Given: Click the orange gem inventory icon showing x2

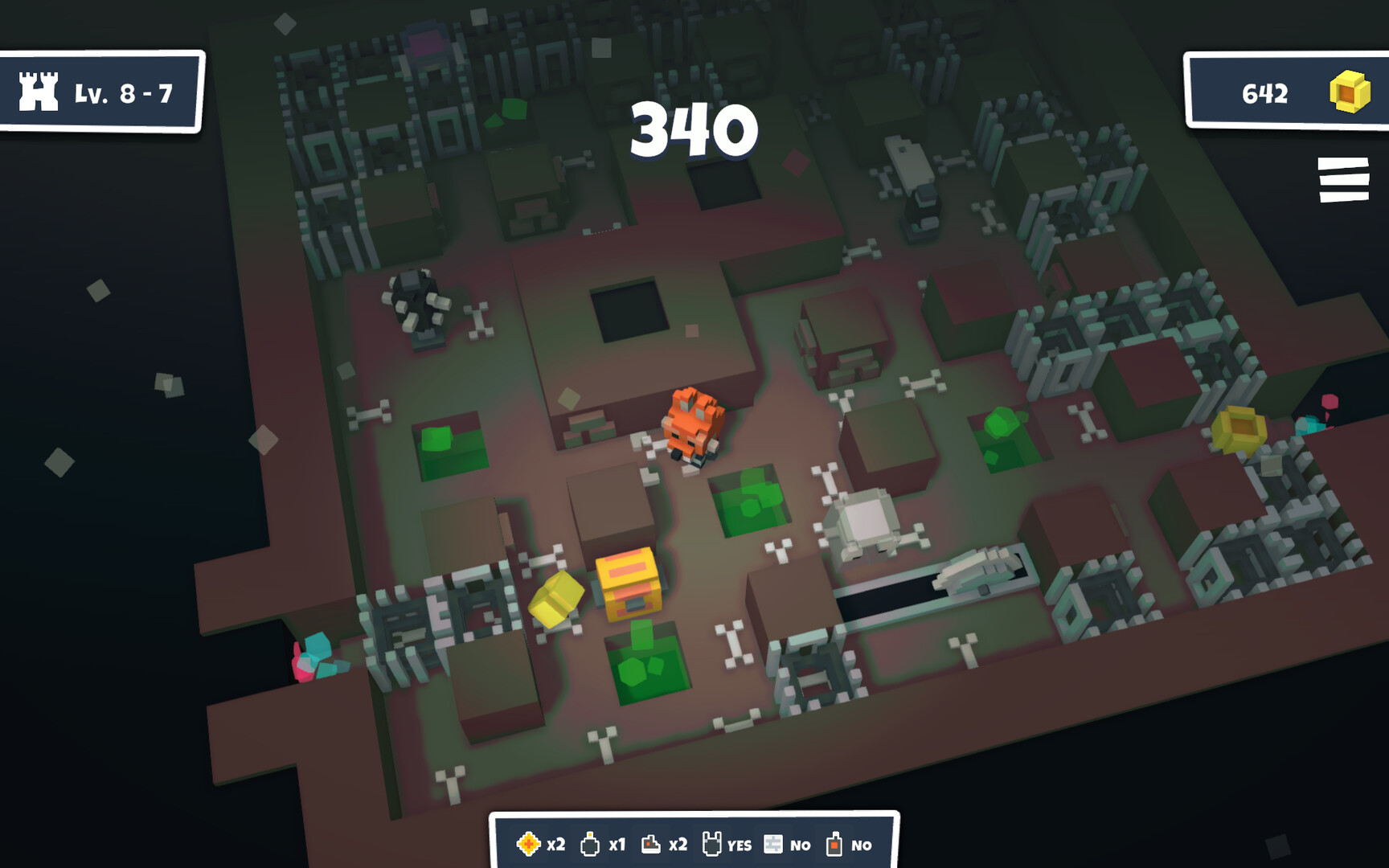Looking at the screenshot, I should coord(528,845).
